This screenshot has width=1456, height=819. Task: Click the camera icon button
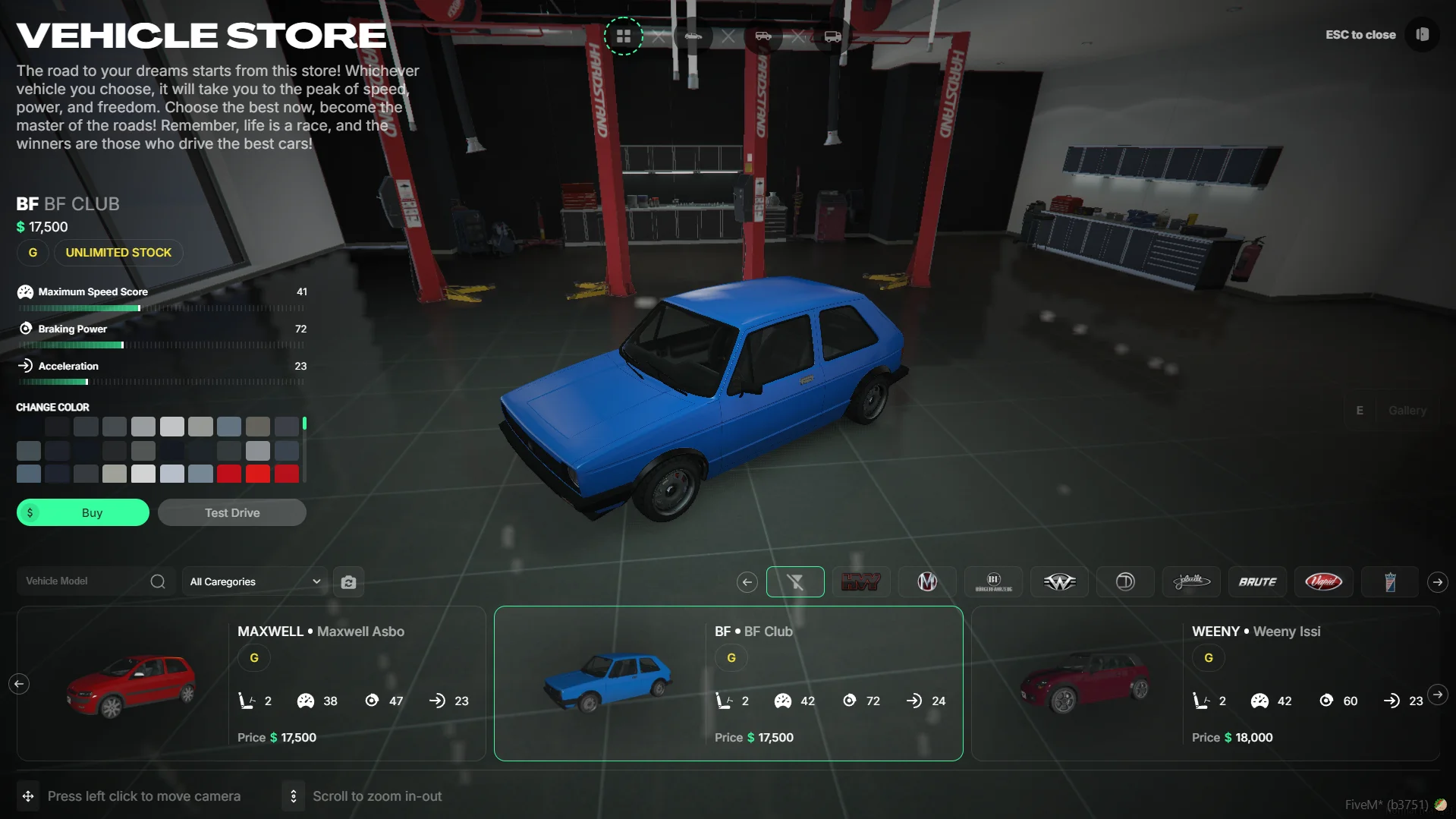[348, 582]
